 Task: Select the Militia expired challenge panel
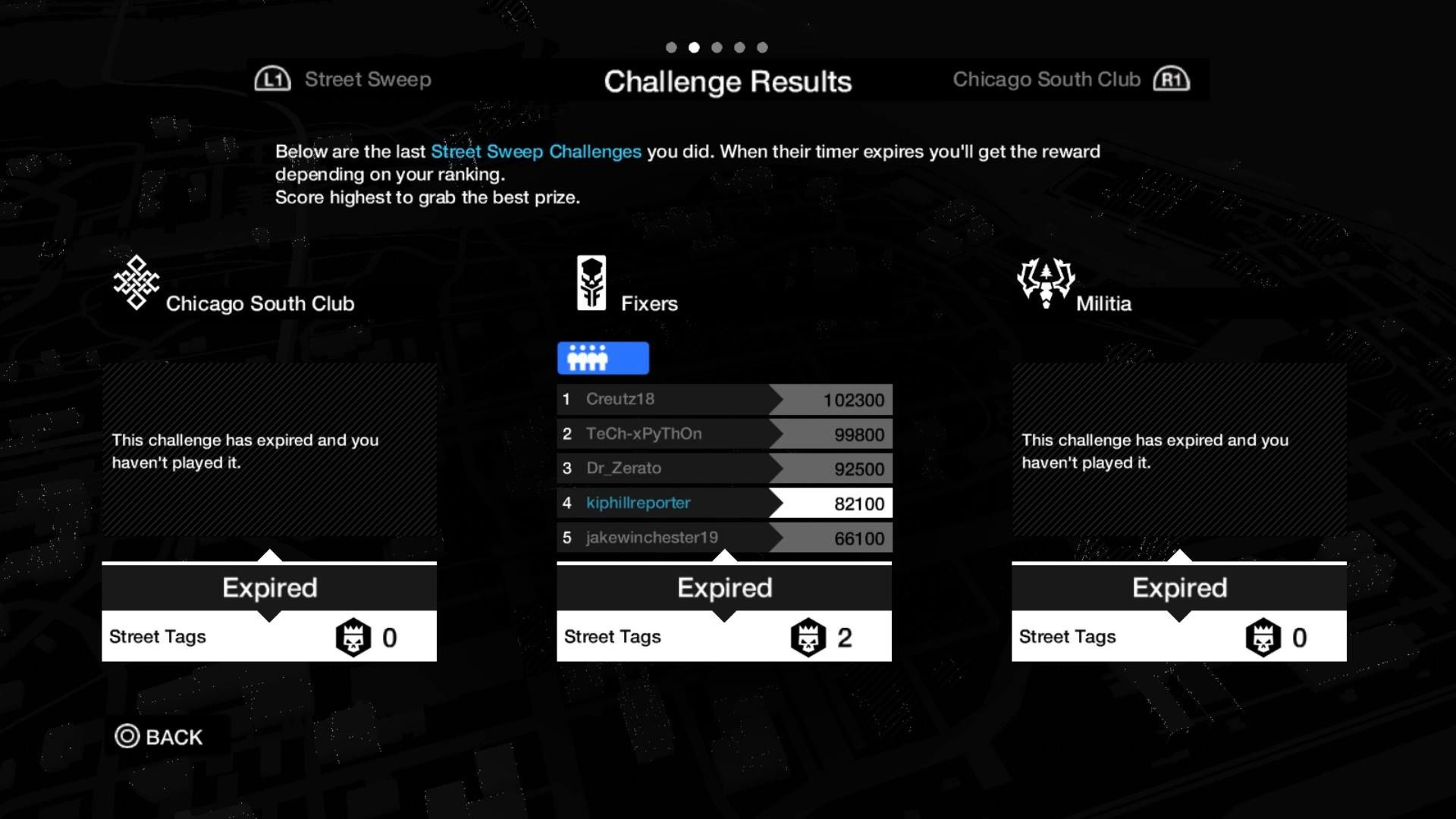[1178, 451]
